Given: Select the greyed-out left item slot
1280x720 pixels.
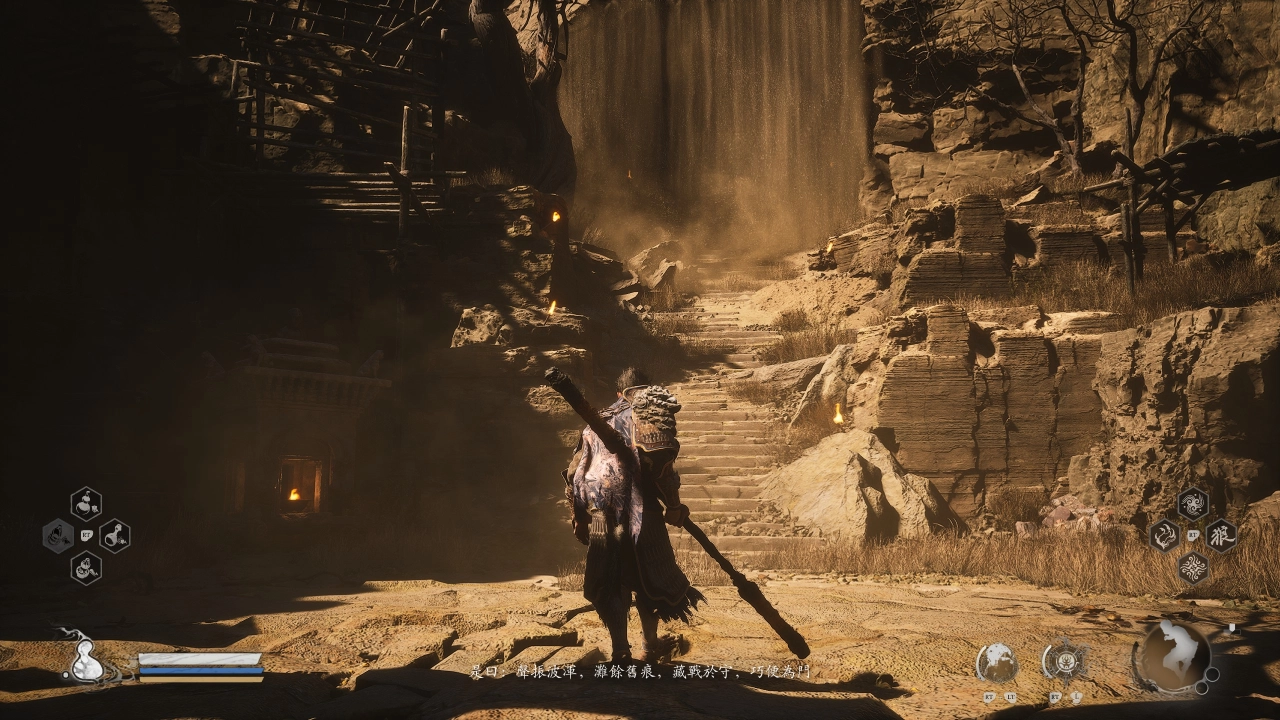Looking at the screenshot, I should tap(57, 536).
